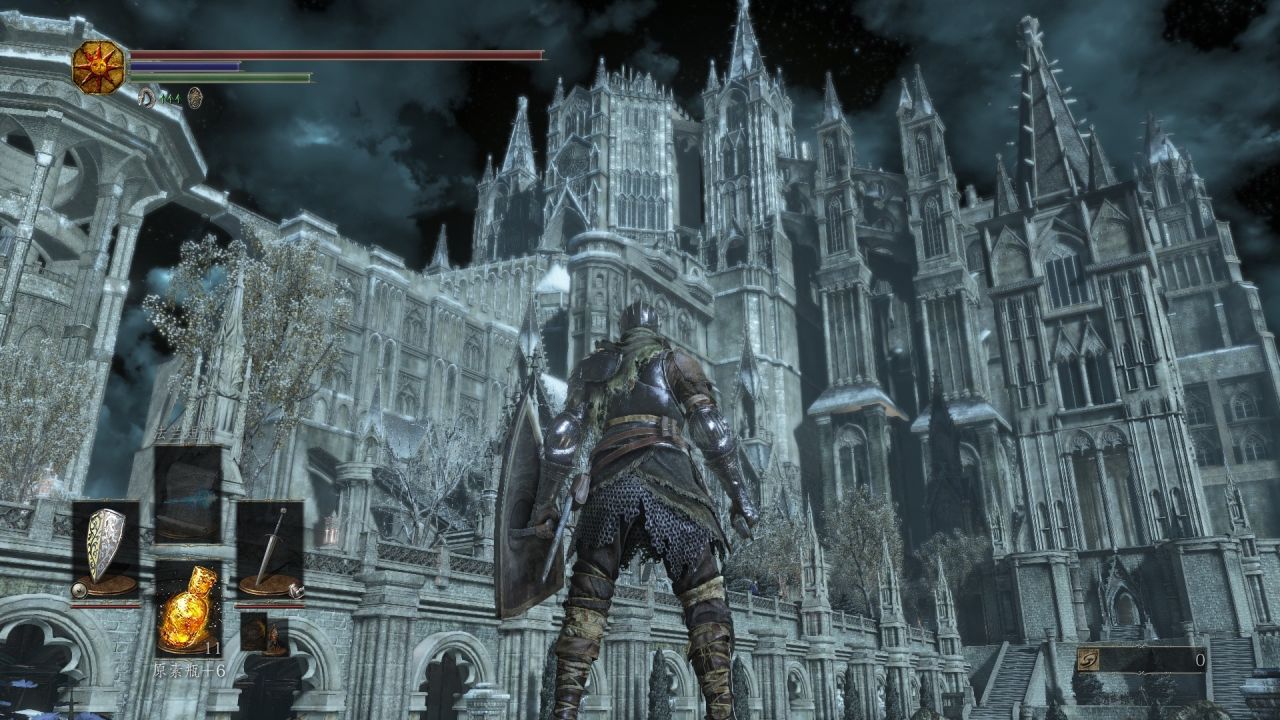Click the Warrior of Sunlight covenant emblem
The height and width of the screenshot is (720, 1280).
(97, 66)
